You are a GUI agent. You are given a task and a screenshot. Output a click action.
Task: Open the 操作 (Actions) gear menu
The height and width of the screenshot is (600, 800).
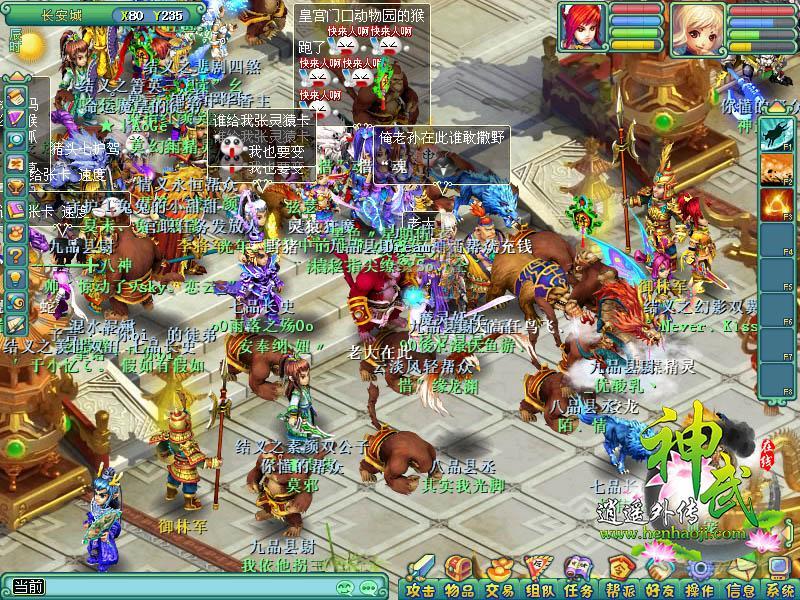[699, 588]
